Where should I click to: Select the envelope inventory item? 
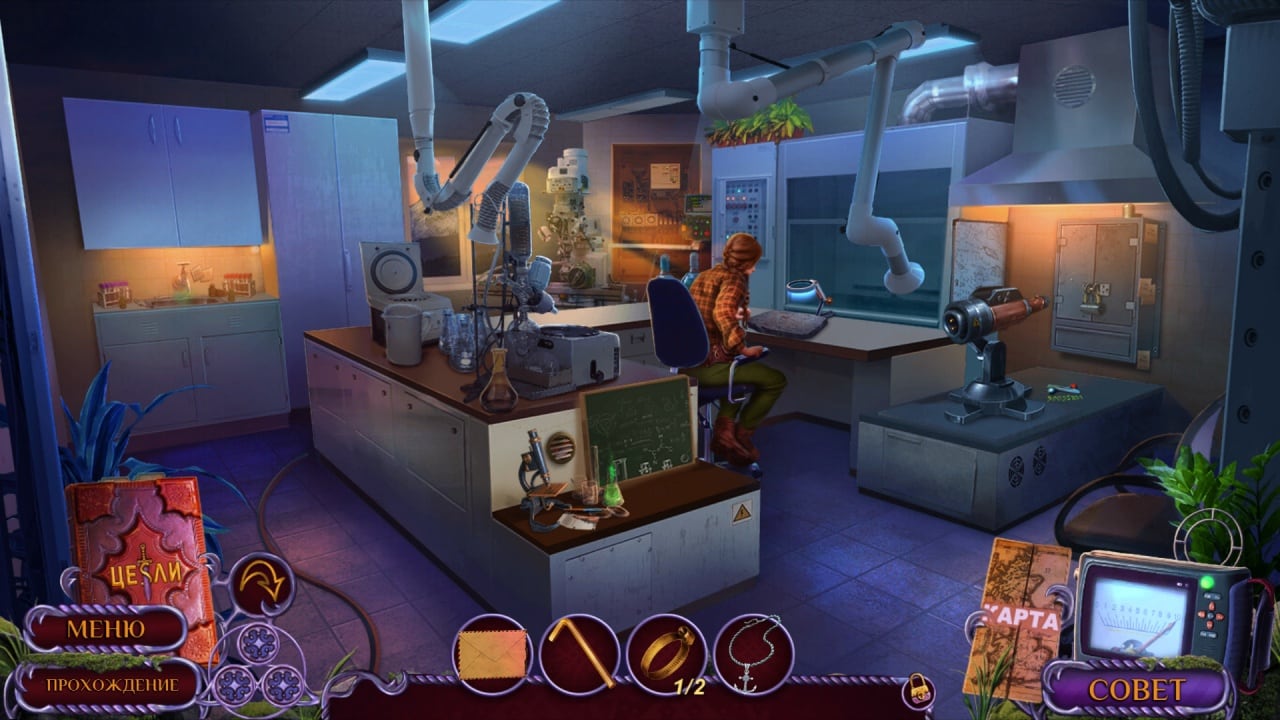[x=491, y=655]
